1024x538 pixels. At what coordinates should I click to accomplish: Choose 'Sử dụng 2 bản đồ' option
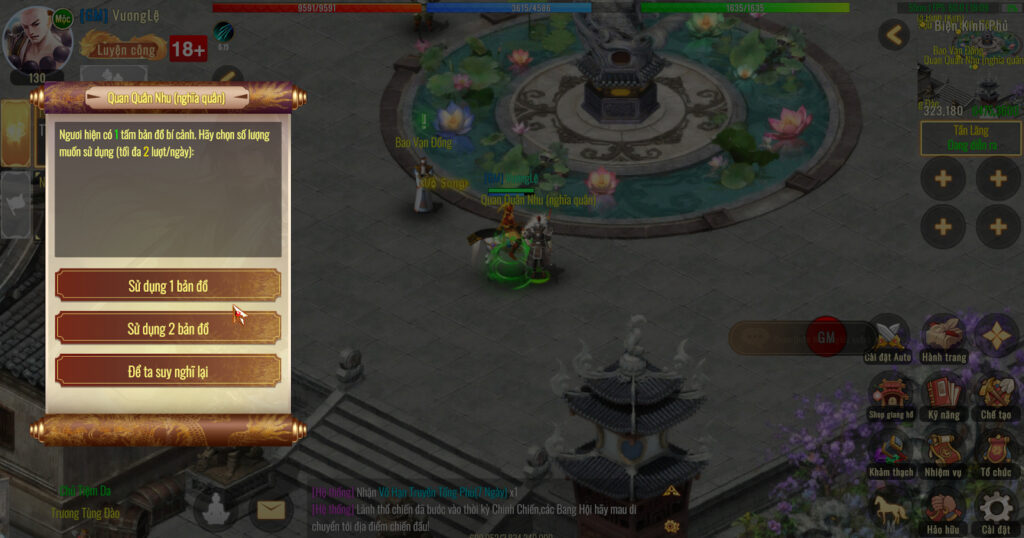(168, 328)
